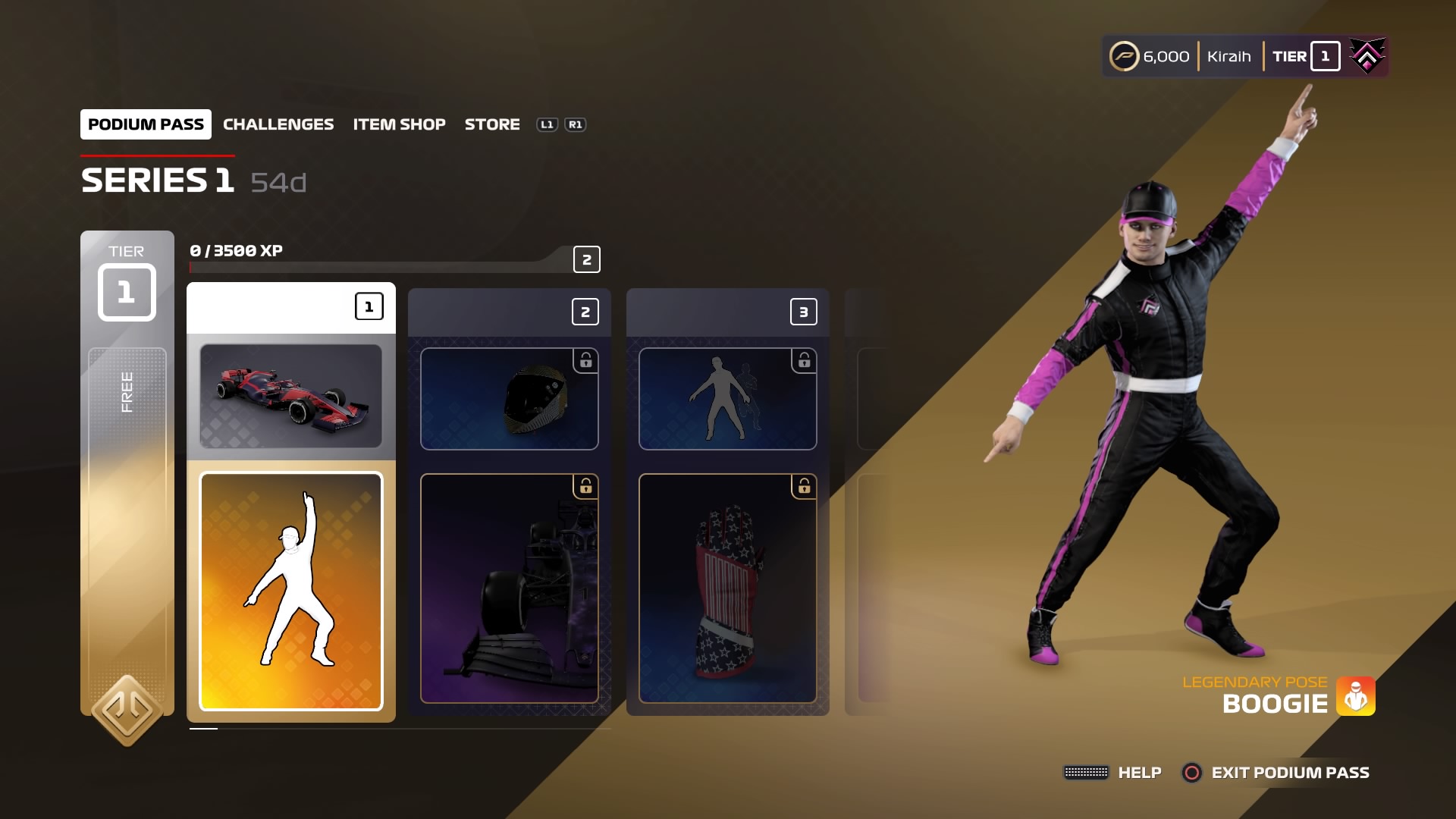This screenshot has width=1456, height=819.
Task: Select the locked tier 3 pose reward
Action: pos(727,399)
